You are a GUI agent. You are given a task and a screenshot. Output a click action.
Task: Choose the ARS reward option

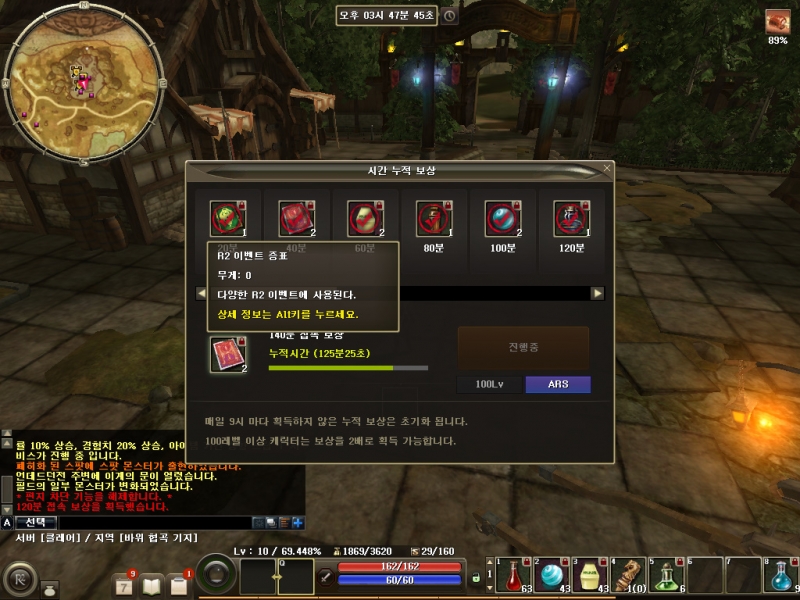click(557, 384)
